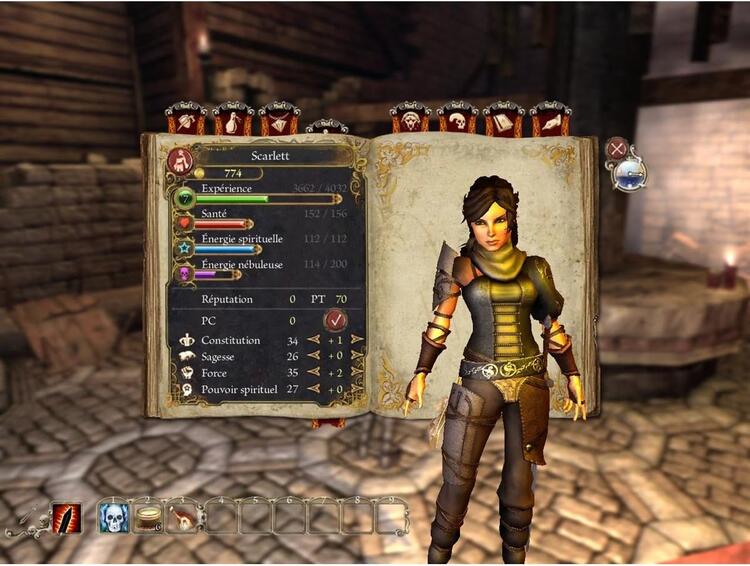The height and width of the screenshot is (566, 750).
Task: Close the character book with the red X
Action: tap(618, 150)
